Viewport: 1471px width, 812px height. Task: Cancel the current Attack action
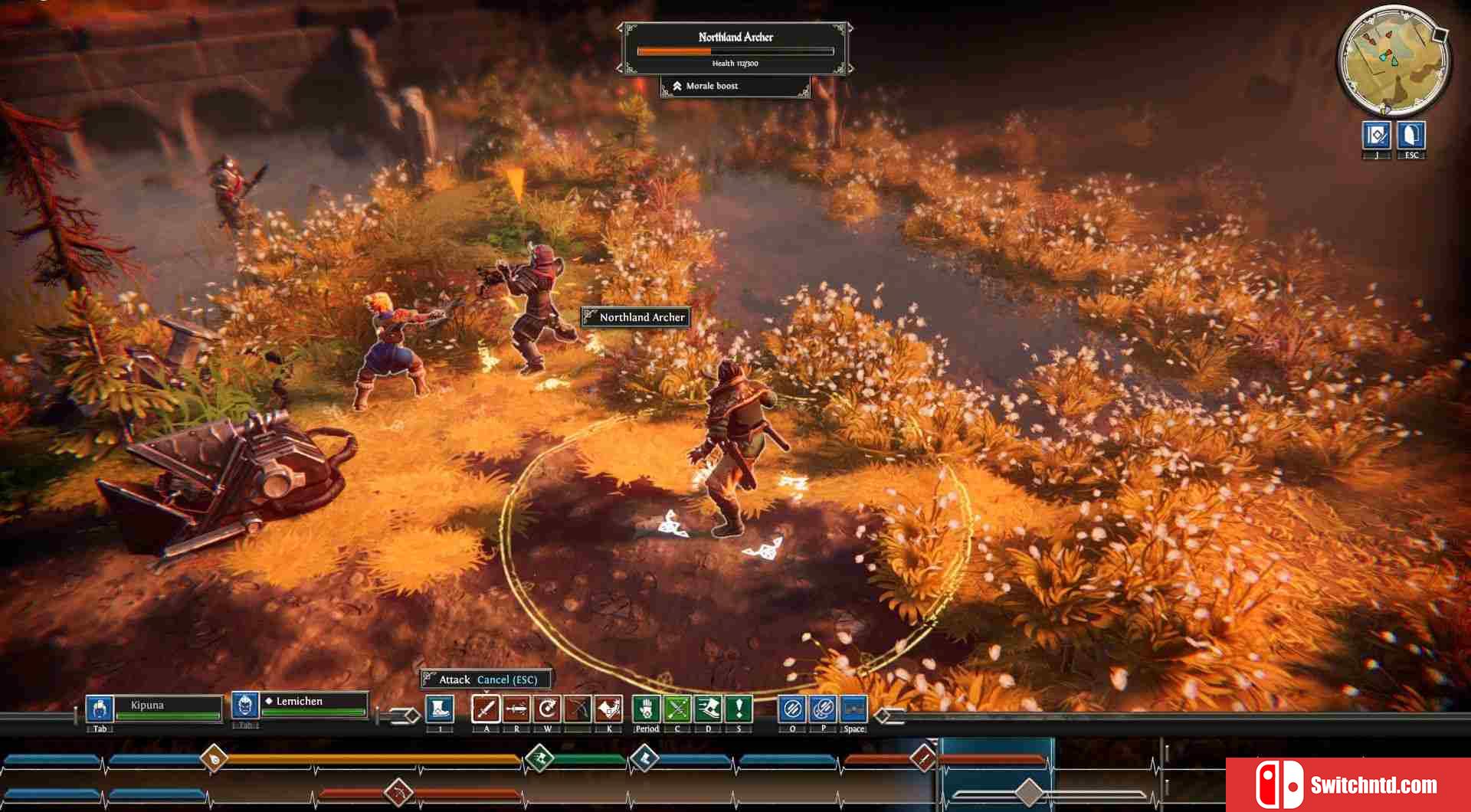tap(507, 679)
